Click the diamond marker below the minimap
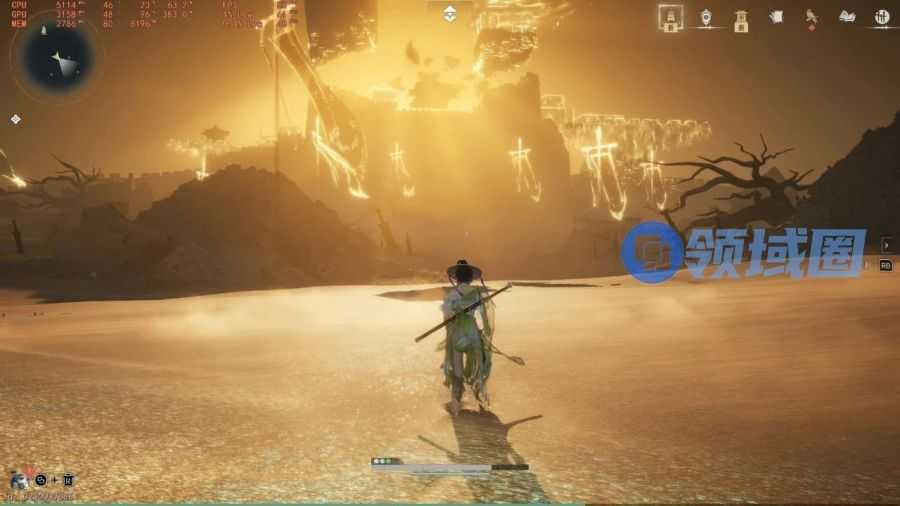Viewport: 900px width, 506px height. (x=16, y=119)
